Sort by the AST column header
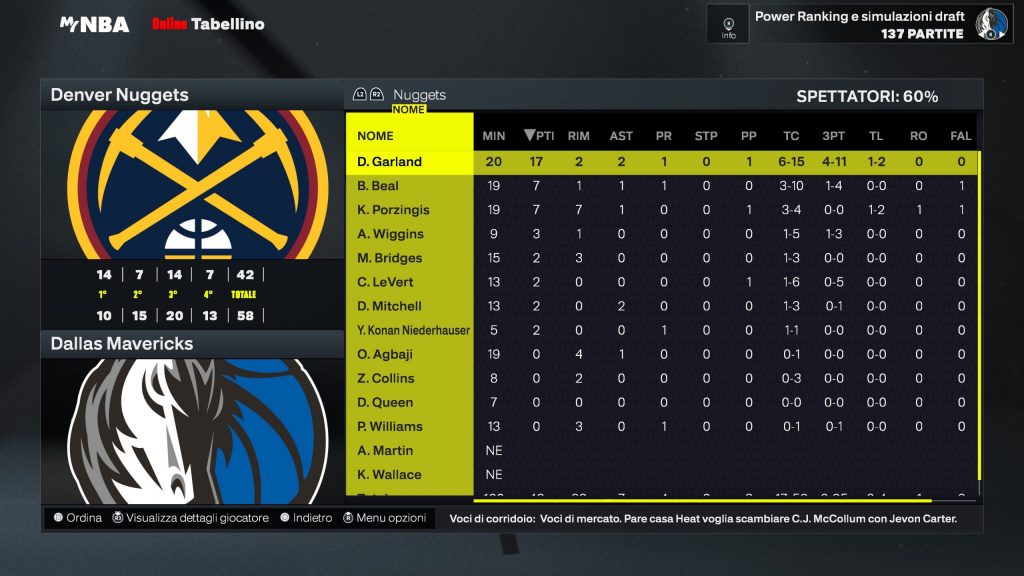The image size is (1024, 576). click(621, 136)
